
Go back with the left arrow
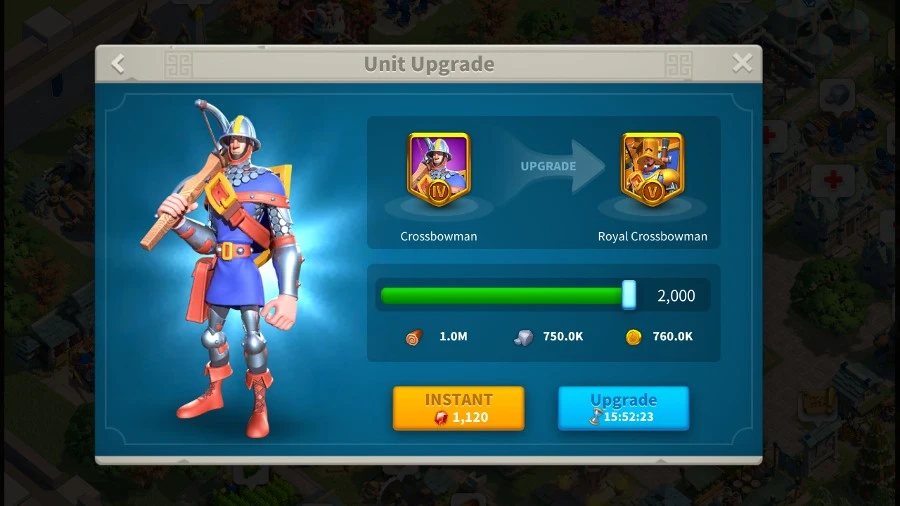[118, 64]
